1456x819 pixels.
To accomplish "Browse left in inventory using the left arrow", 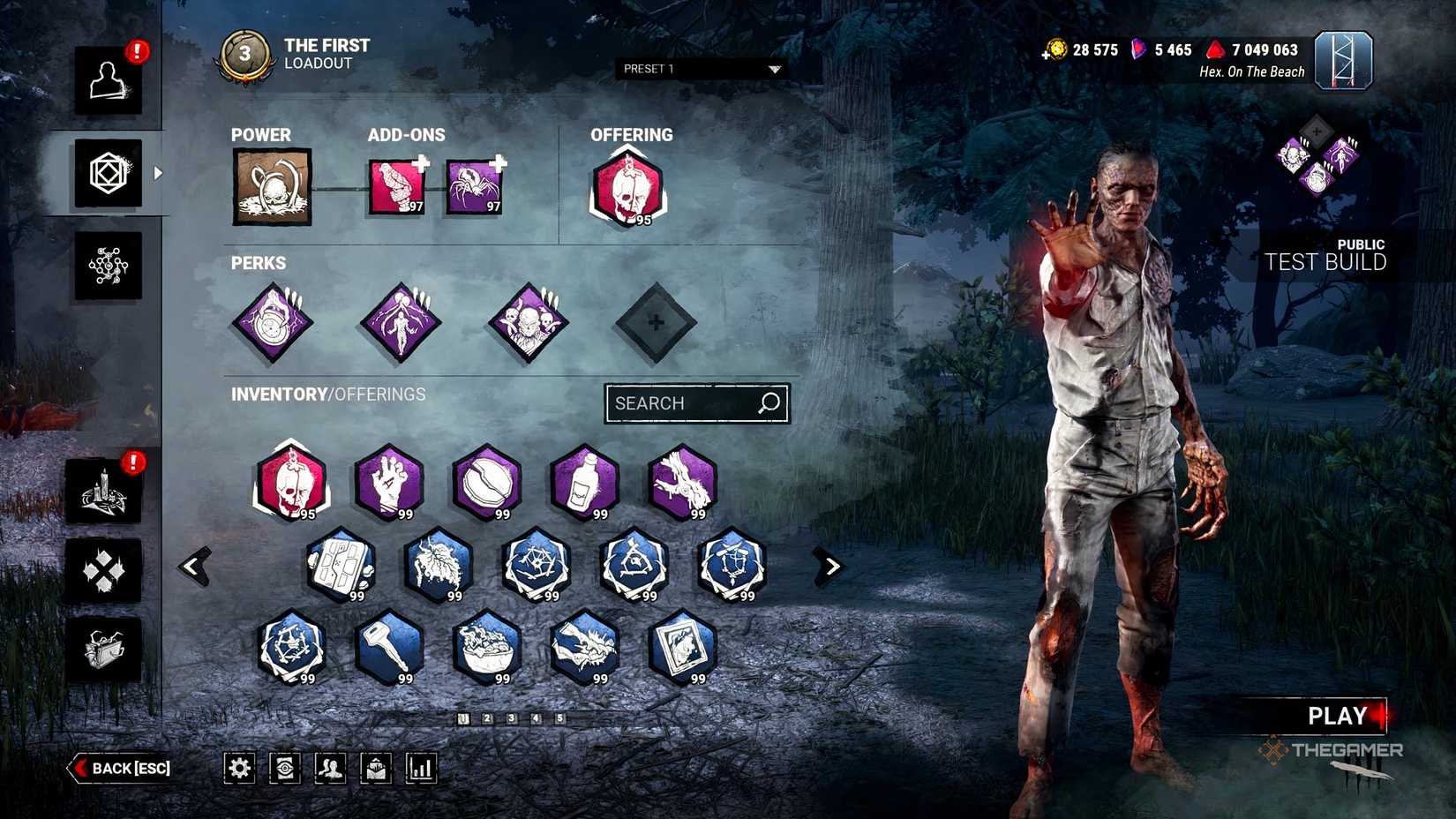I will click(192, 566).
